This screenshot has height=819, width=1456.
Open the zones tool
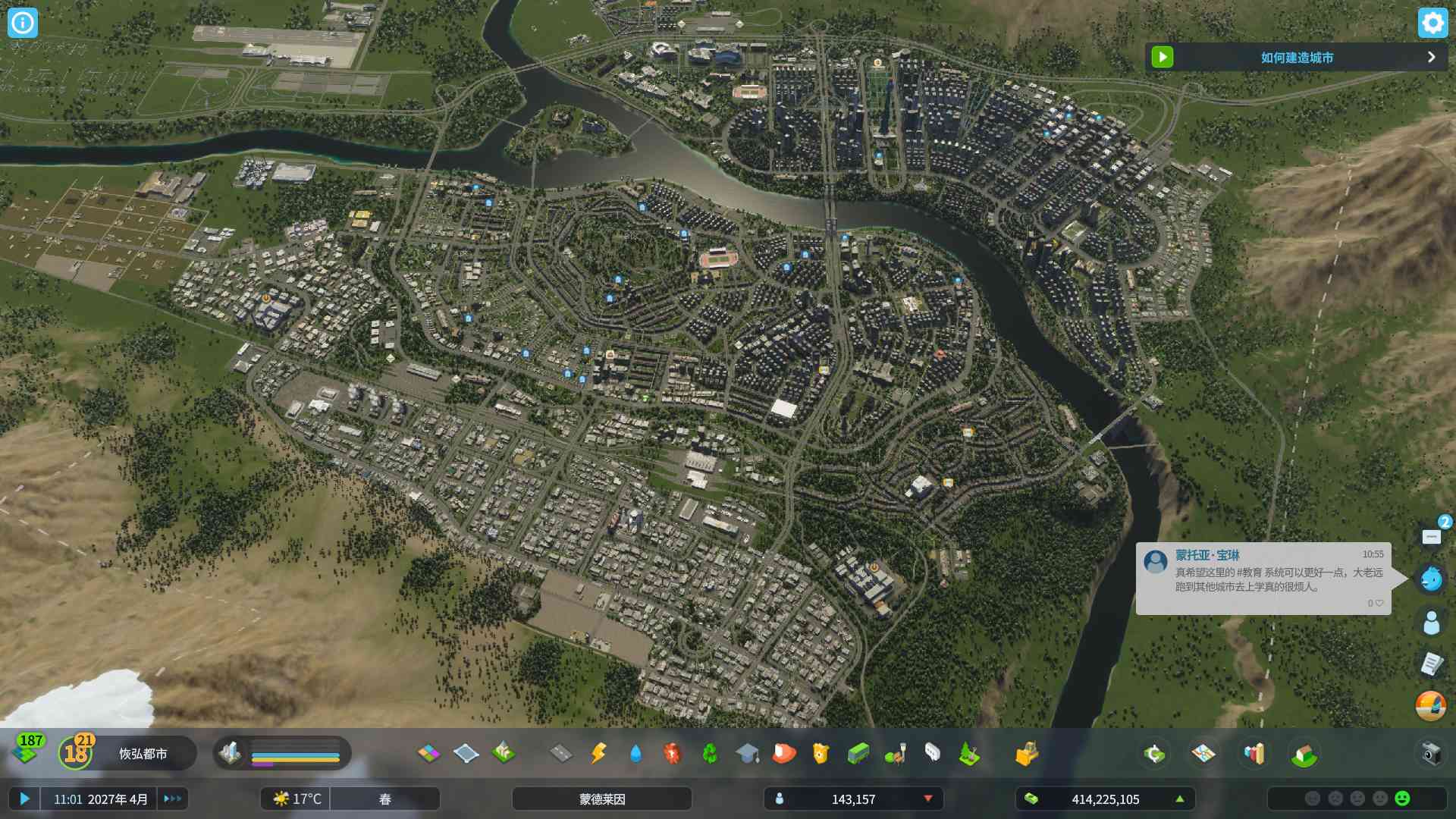coord(428,753)
